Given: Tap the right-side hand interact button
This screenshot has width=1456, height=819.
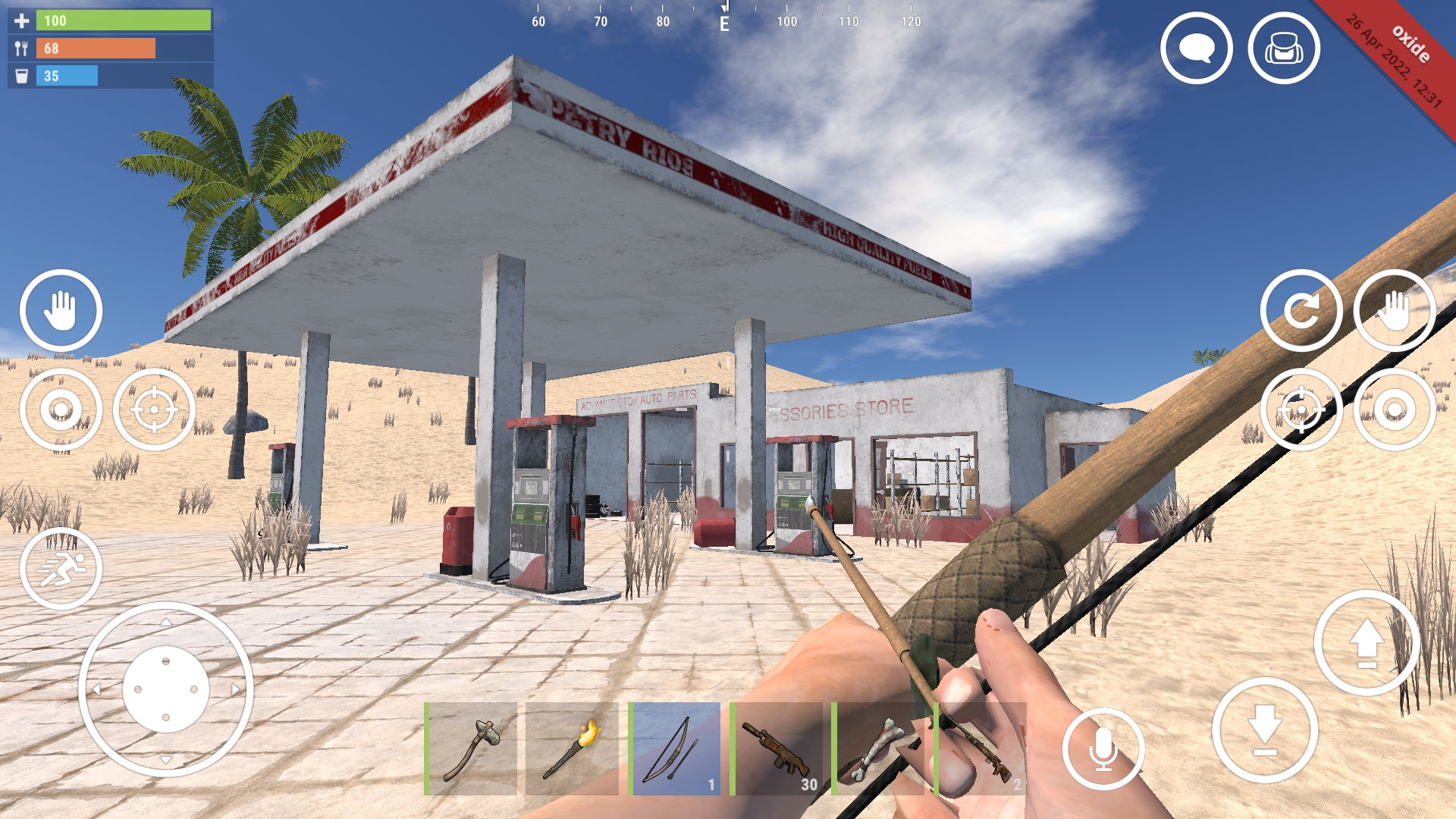Looking at the screenshot, I should coord(1394,311).
